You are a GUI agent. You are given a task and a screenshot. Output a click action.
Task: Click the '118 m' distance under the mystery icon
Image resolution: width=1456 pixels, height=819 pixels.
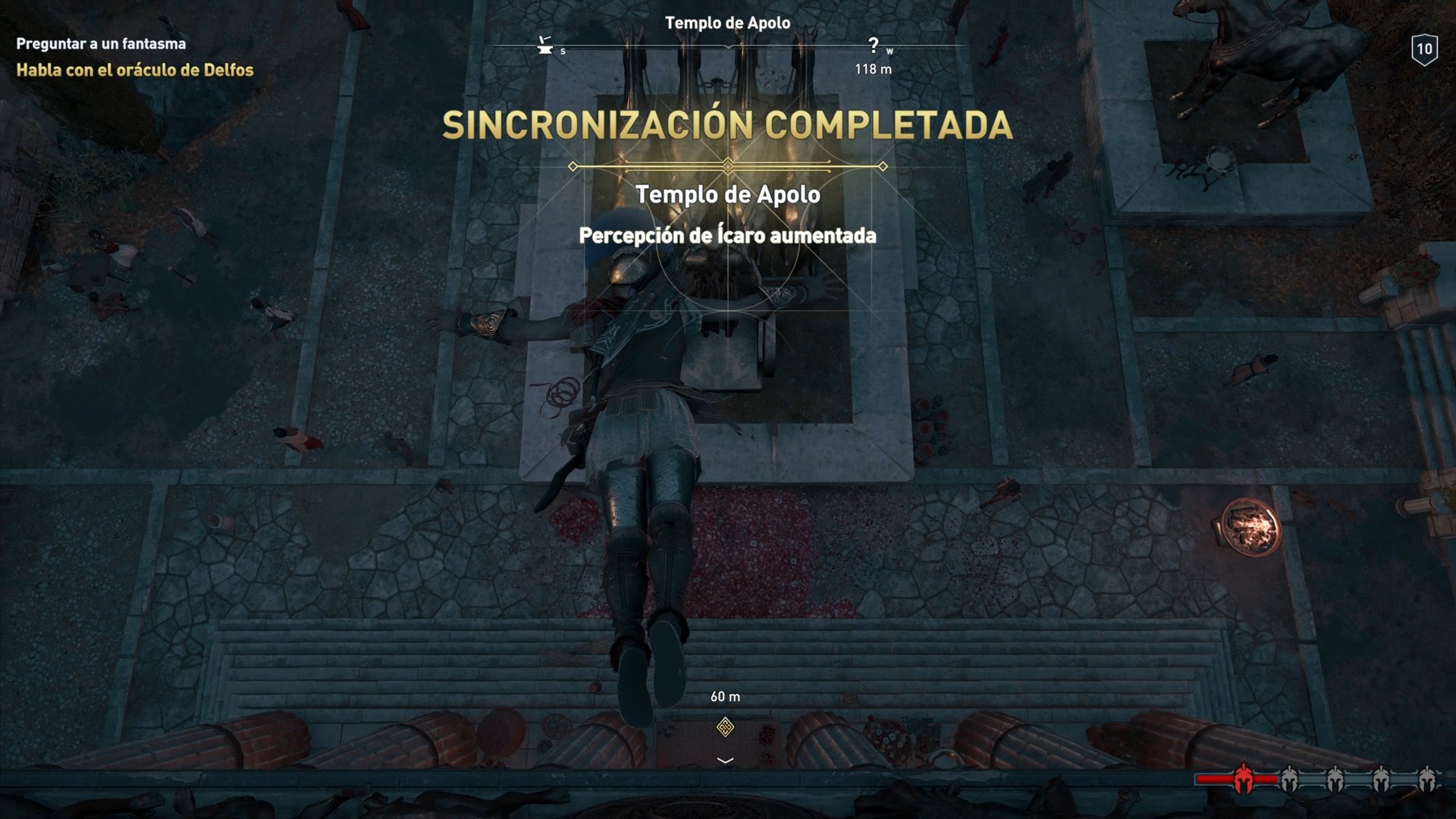pos(874,69)
